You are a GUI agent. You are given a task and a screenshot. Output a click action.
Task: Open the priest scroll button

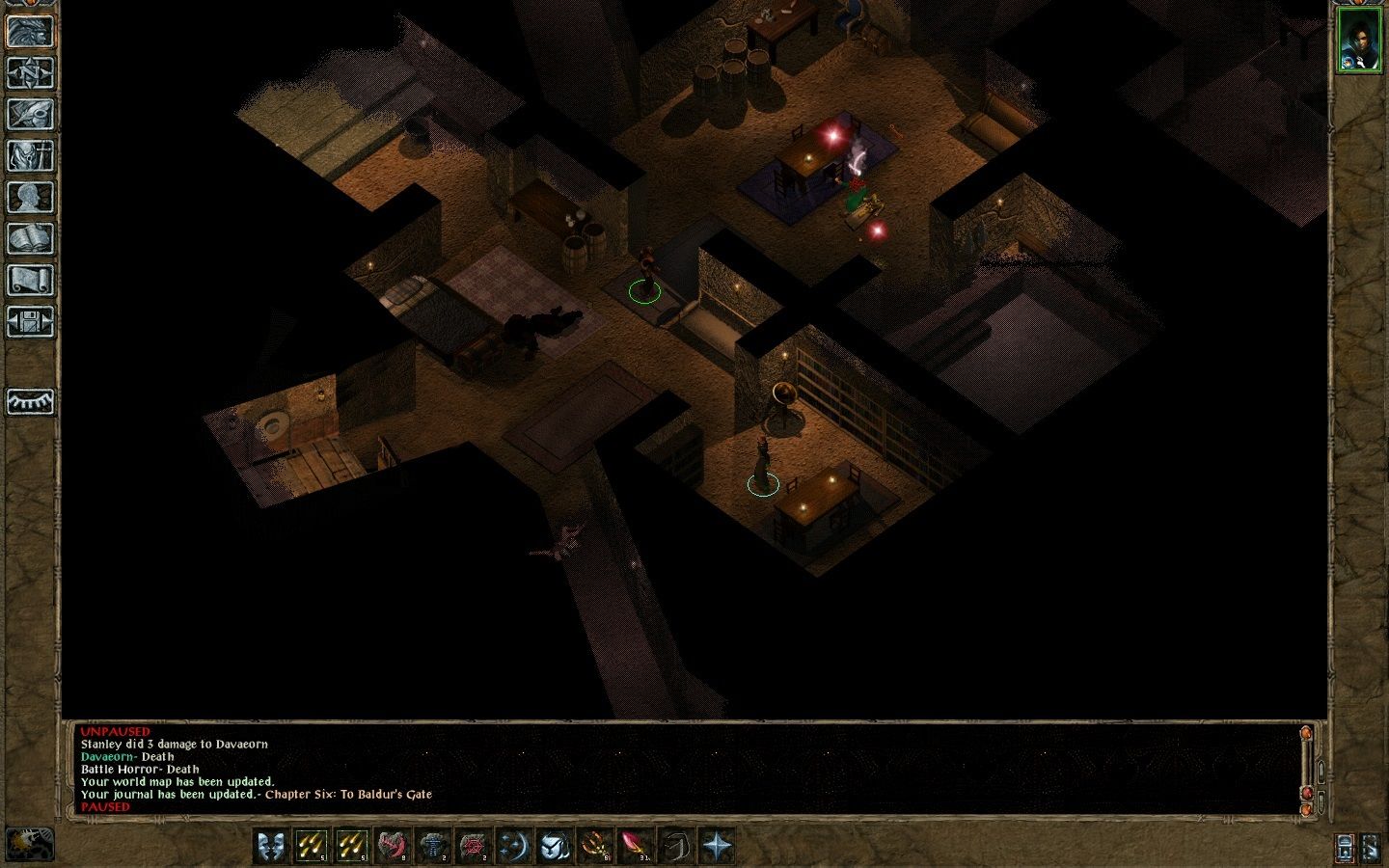click(31, 280)
